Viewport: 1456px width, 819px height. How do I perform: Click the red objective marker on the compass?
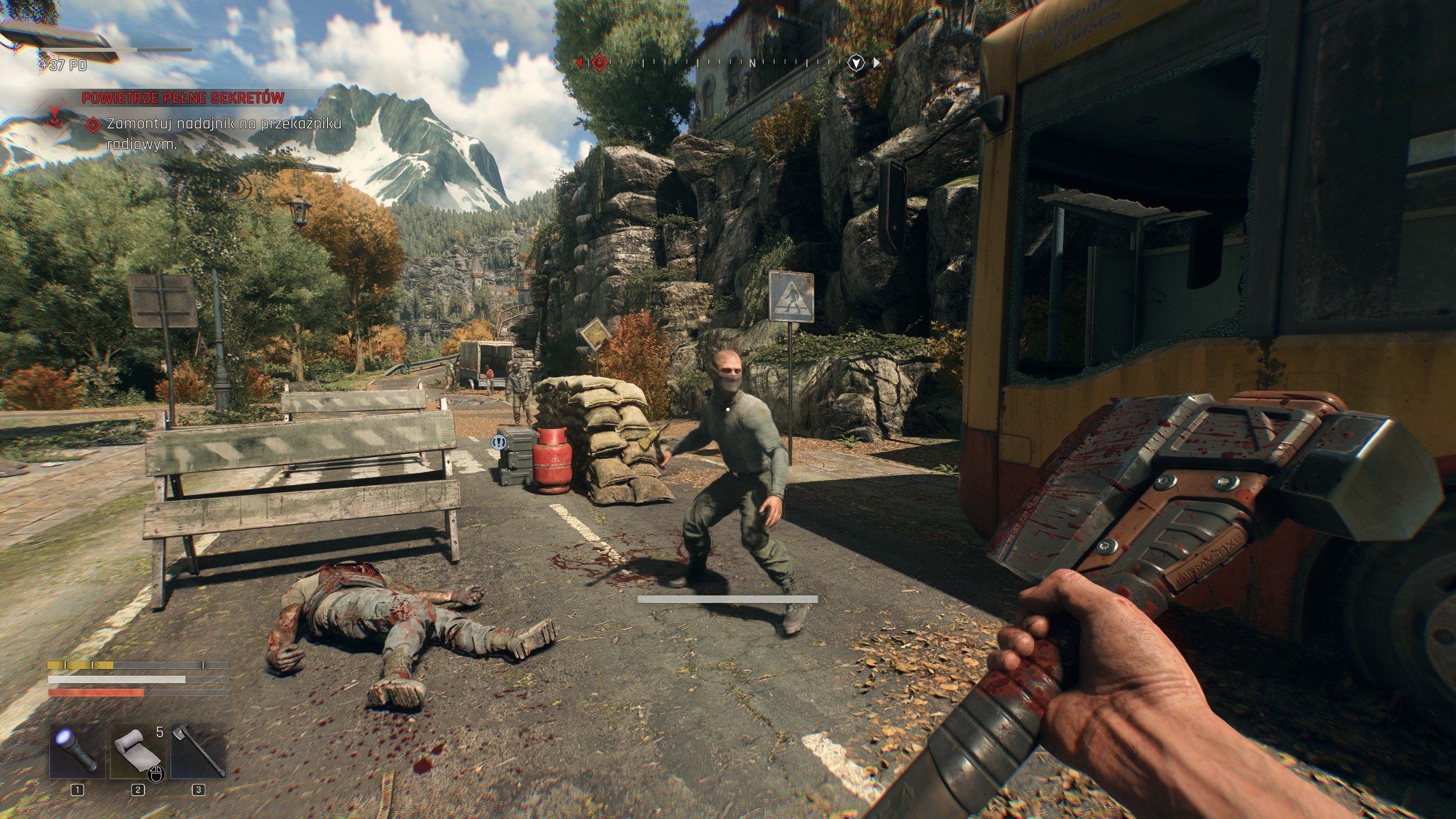coord(599,62)
